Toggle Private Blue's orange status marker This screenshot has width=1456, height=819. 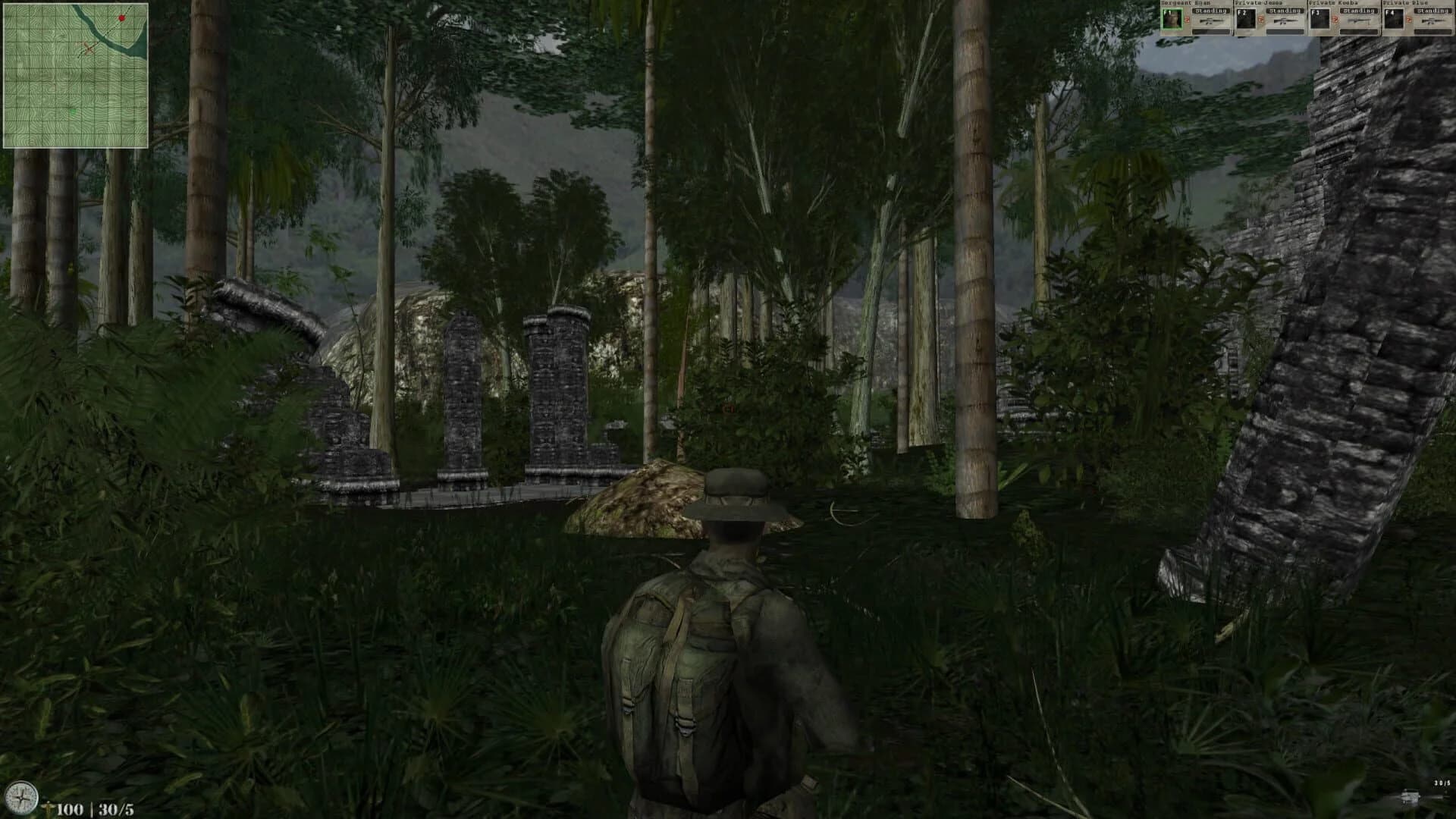coord(1408,20)
